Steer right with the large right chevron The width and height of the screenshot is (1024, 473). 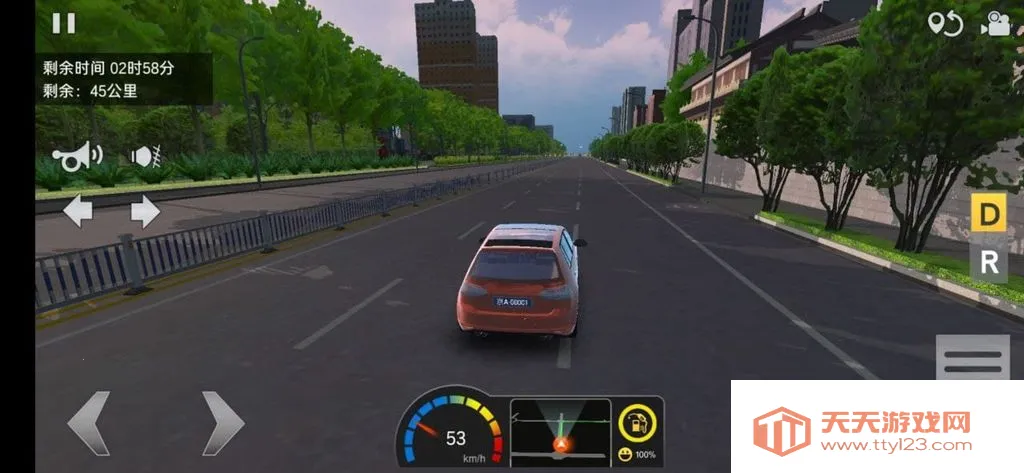tap(222, 423)
